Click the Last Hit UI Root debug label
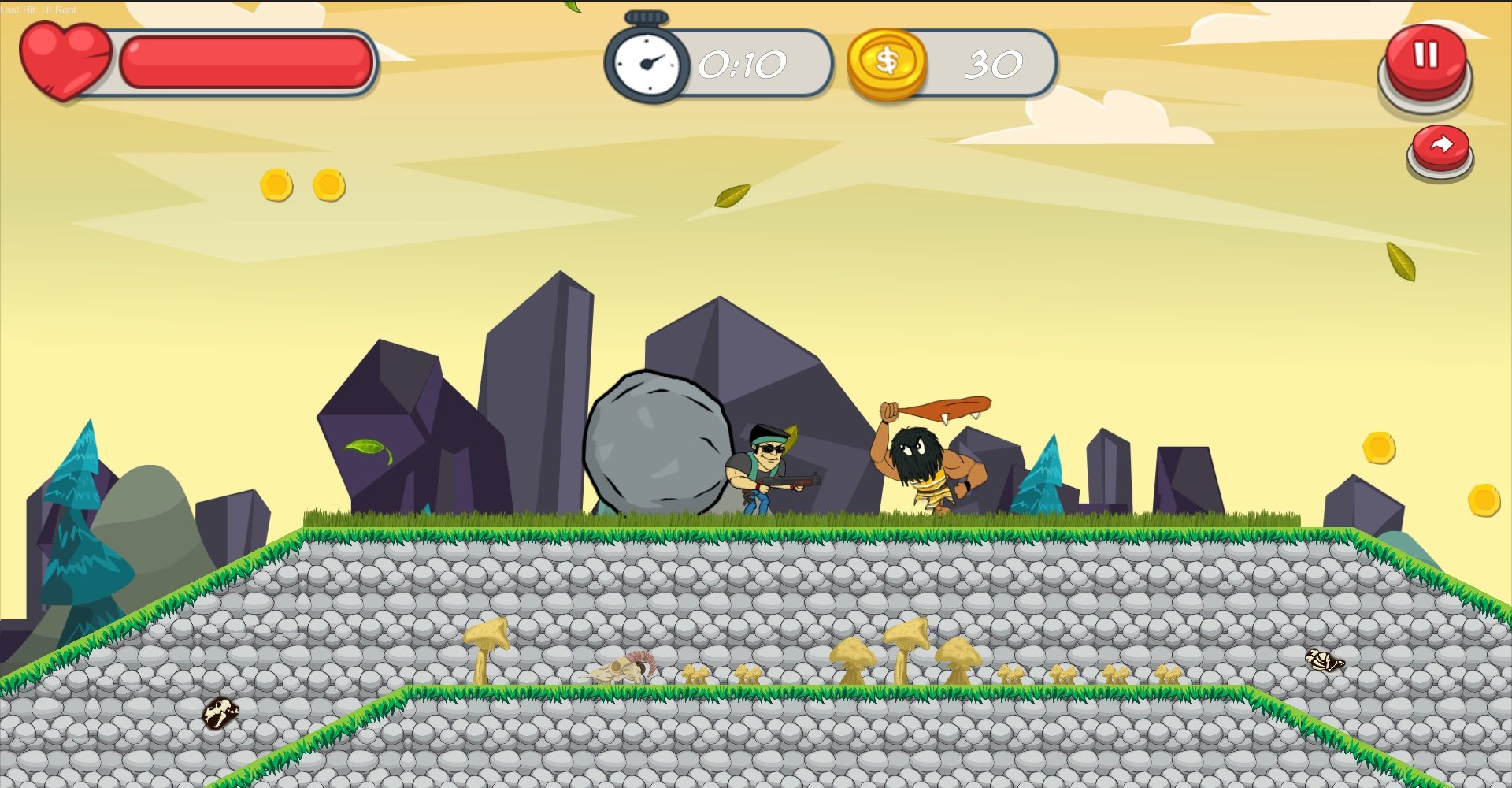This screenshot has width=1512, height=788. point(39,11)
